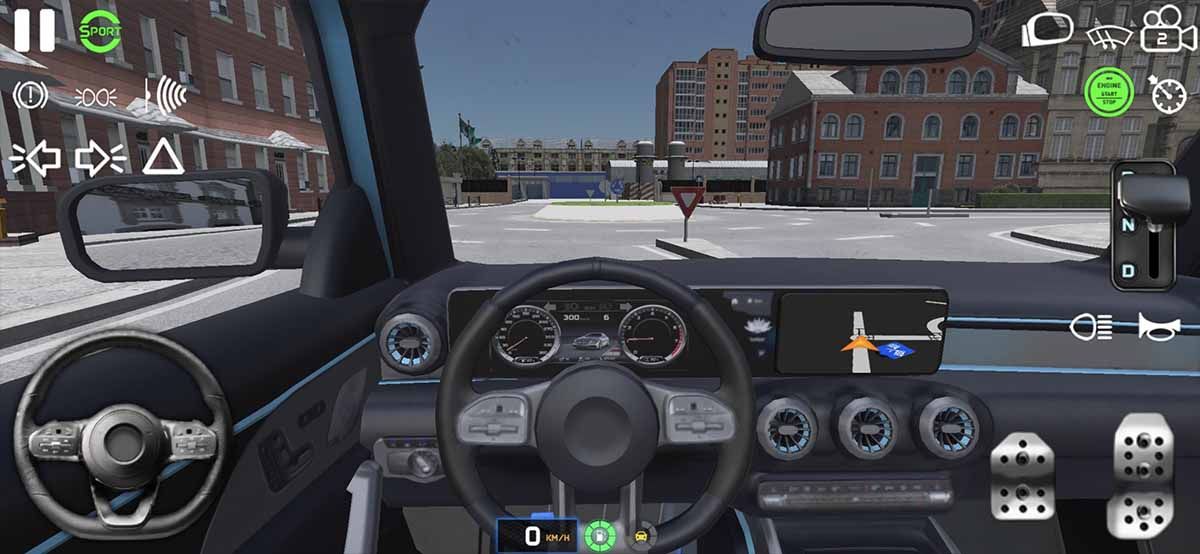Activate the left turn signal

pyautogui.click(x=36, y=158)
